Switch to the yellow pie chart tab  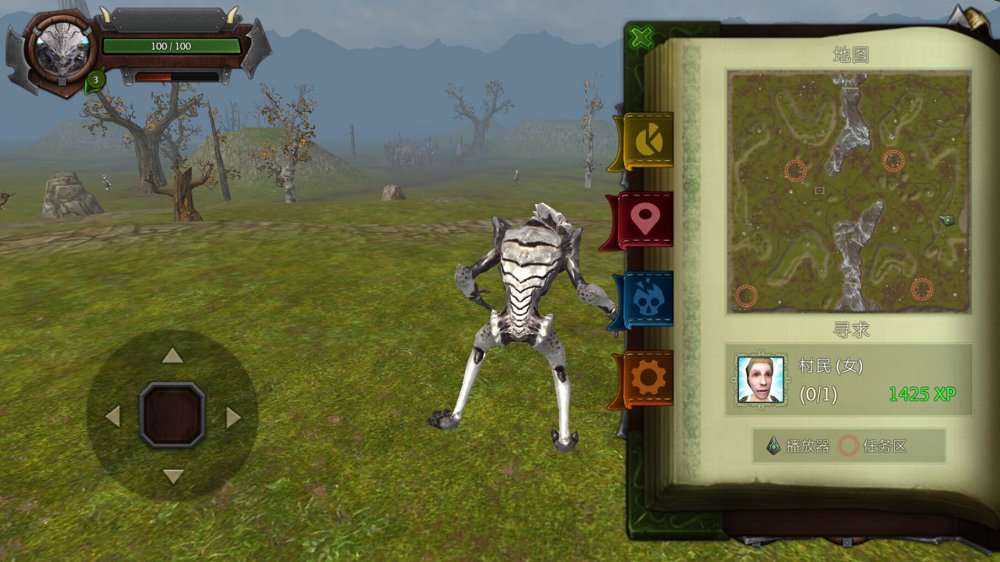[647, 141]
